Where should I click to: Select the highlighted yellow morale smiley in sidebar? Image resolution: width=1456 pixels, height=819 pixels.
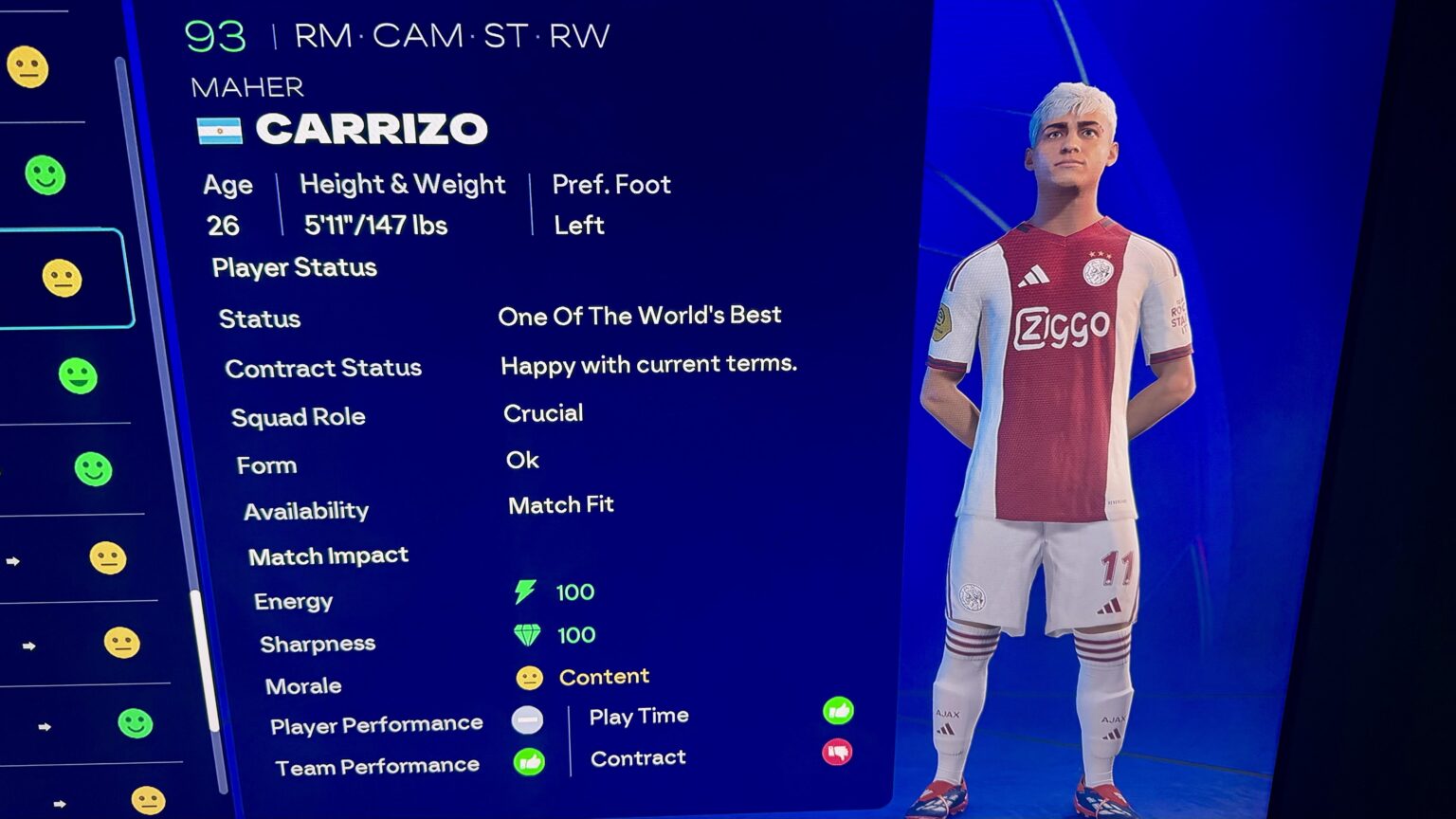click(63, 278)
